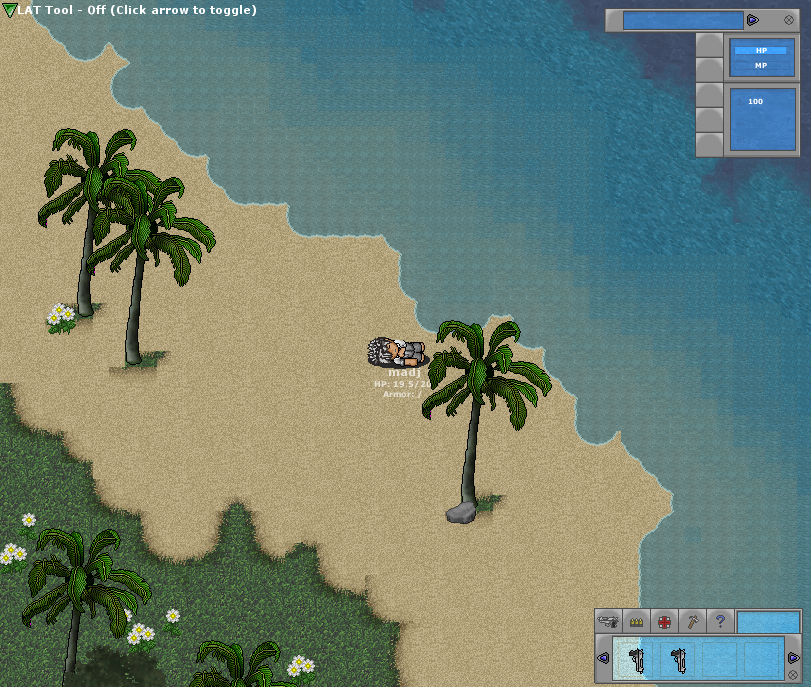
Task: Click the top bar's blue arrow button
Action: (x=753, y=20)
